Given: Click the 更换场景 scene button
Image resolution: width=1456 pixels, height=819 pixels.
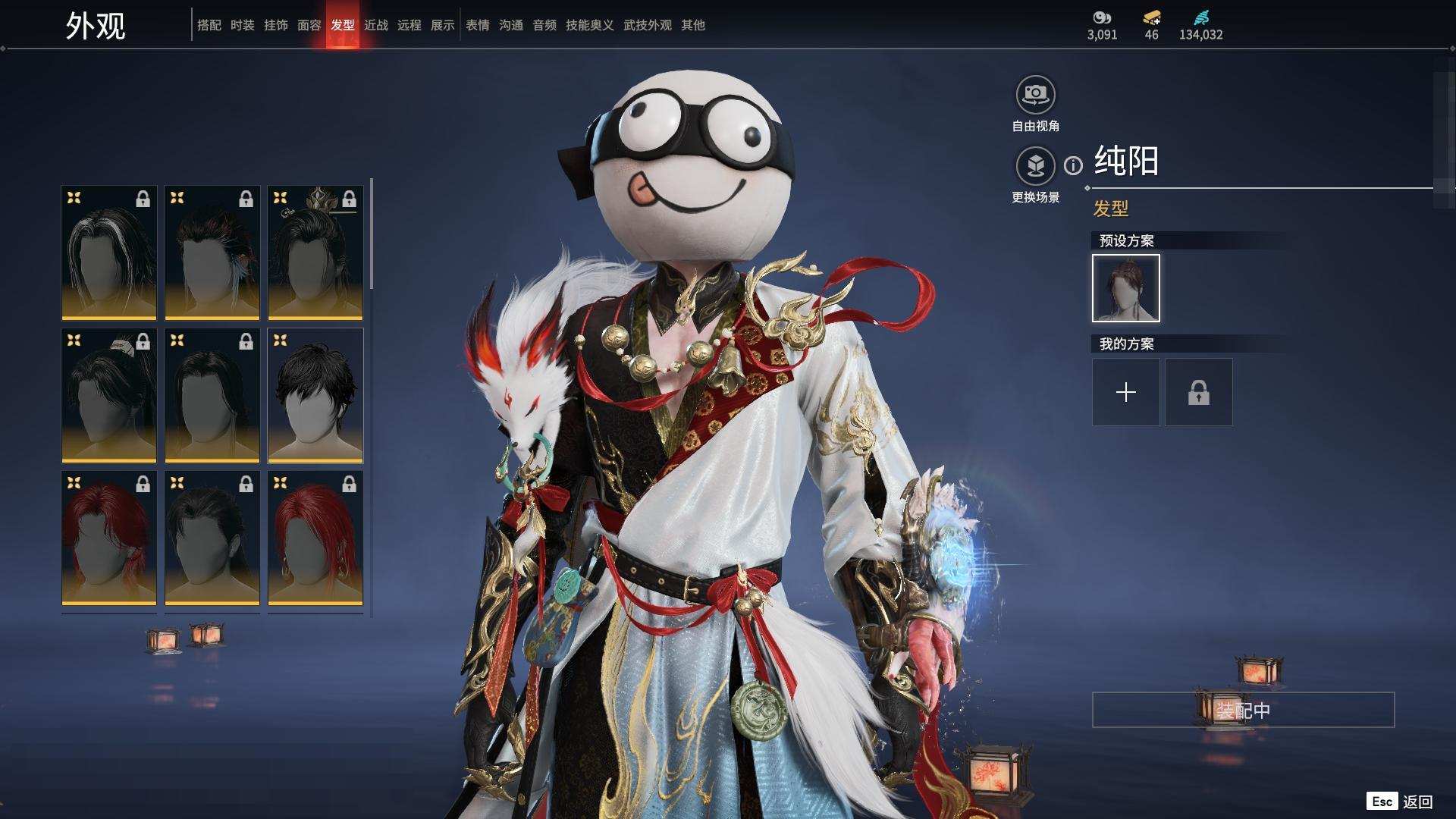Looking at the screenshot, I should click(x=1035, y=166).
